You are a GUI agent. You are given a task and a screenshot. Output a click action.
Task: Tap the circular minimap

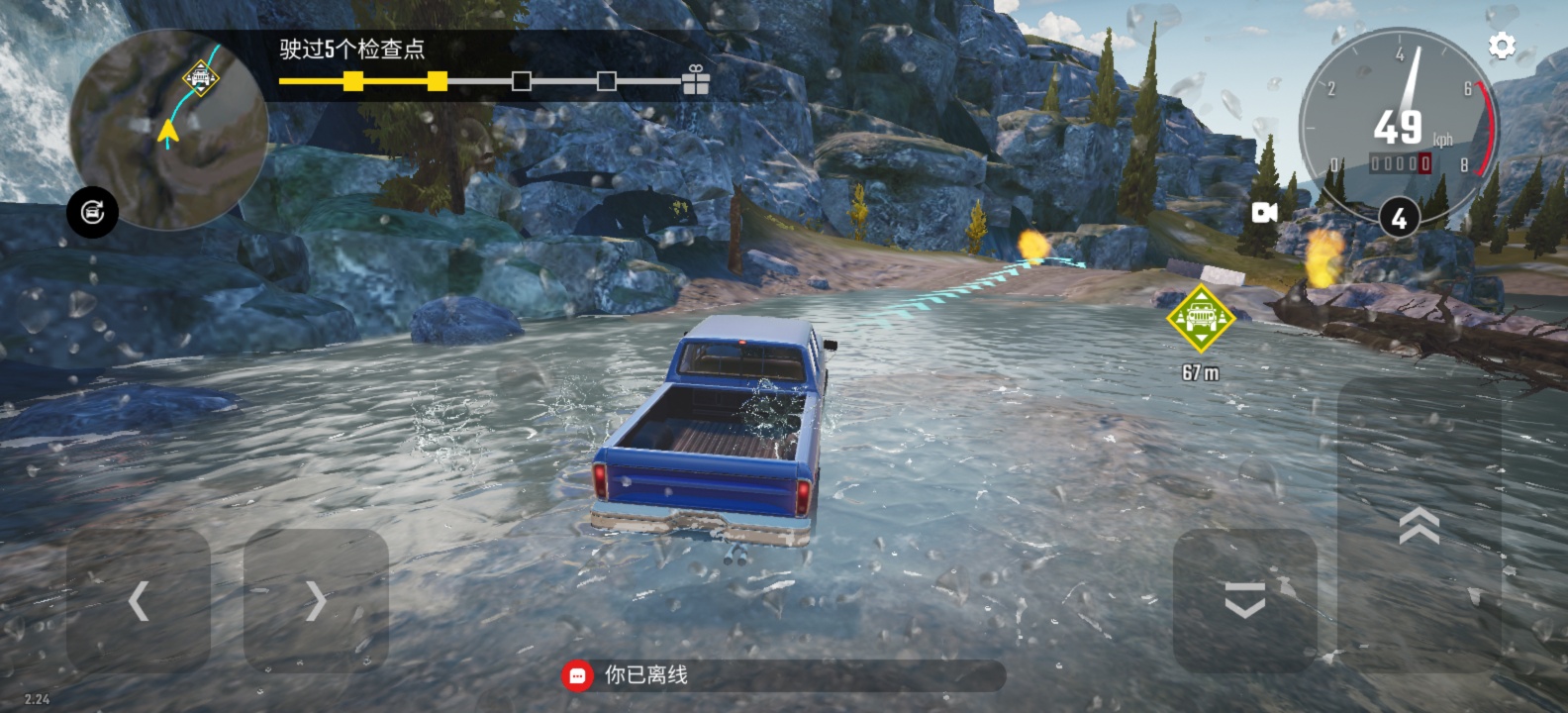169,130
